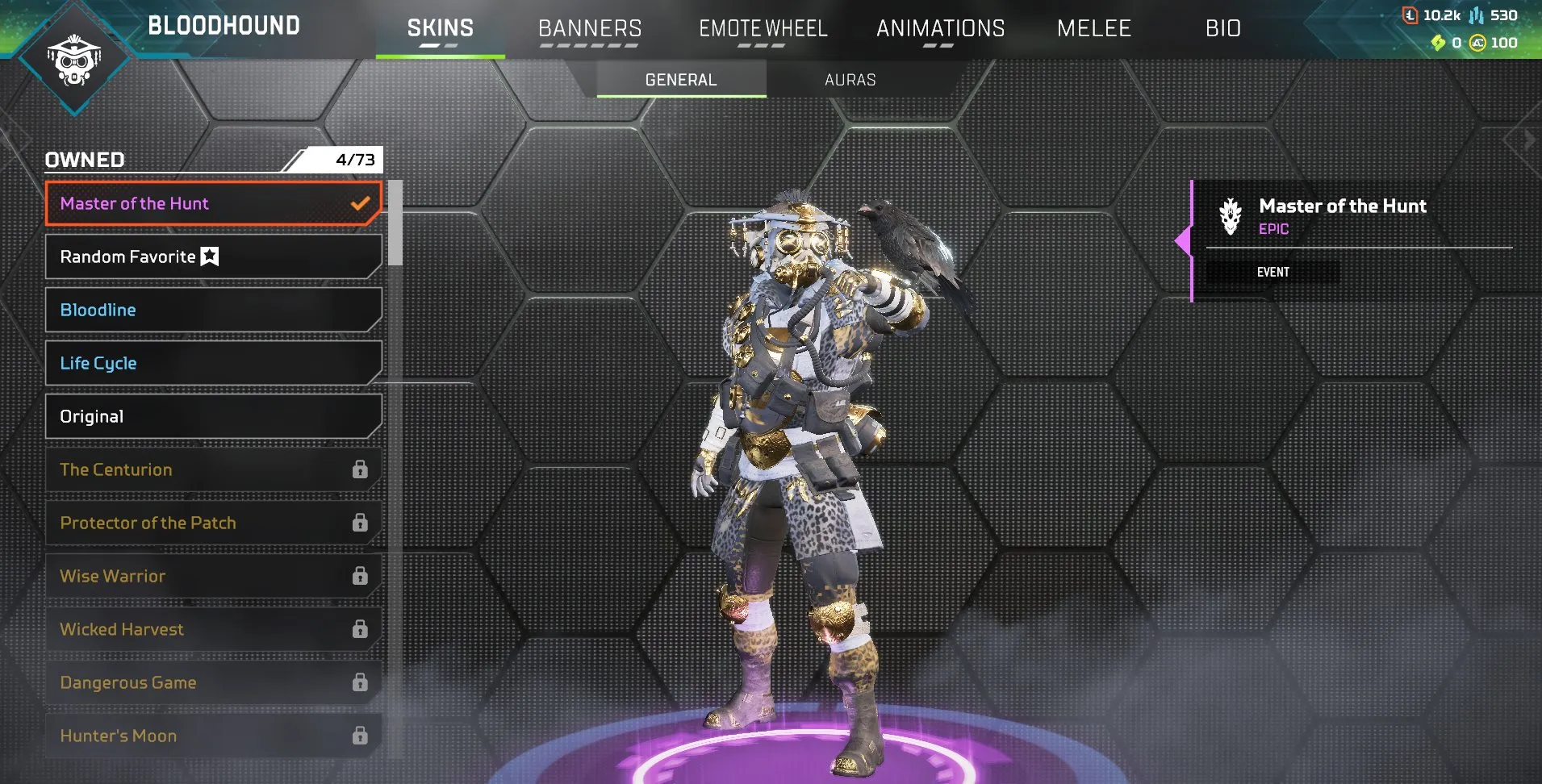
Task: Open the Animations category
Action: coord(939,28)
